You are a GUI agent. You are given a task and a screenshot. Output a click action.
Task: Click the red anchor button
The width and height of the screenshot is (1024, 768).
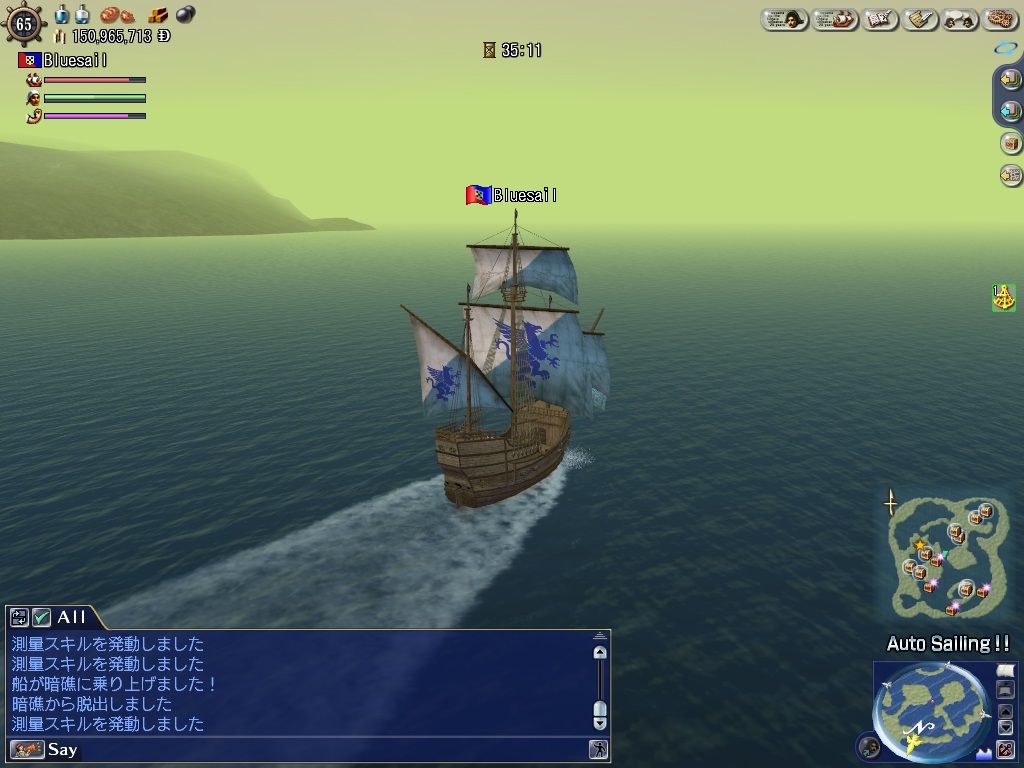click(1006, 749)
